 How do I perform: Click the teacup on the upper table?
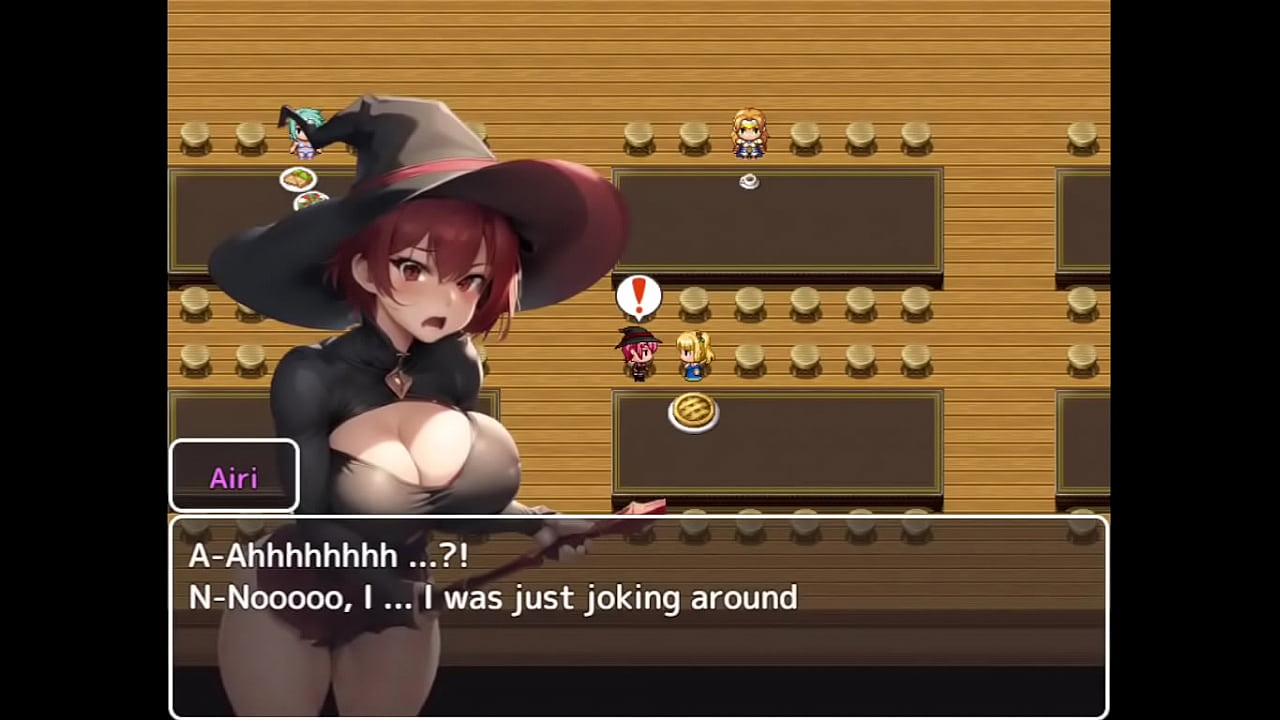click(749, 181)
